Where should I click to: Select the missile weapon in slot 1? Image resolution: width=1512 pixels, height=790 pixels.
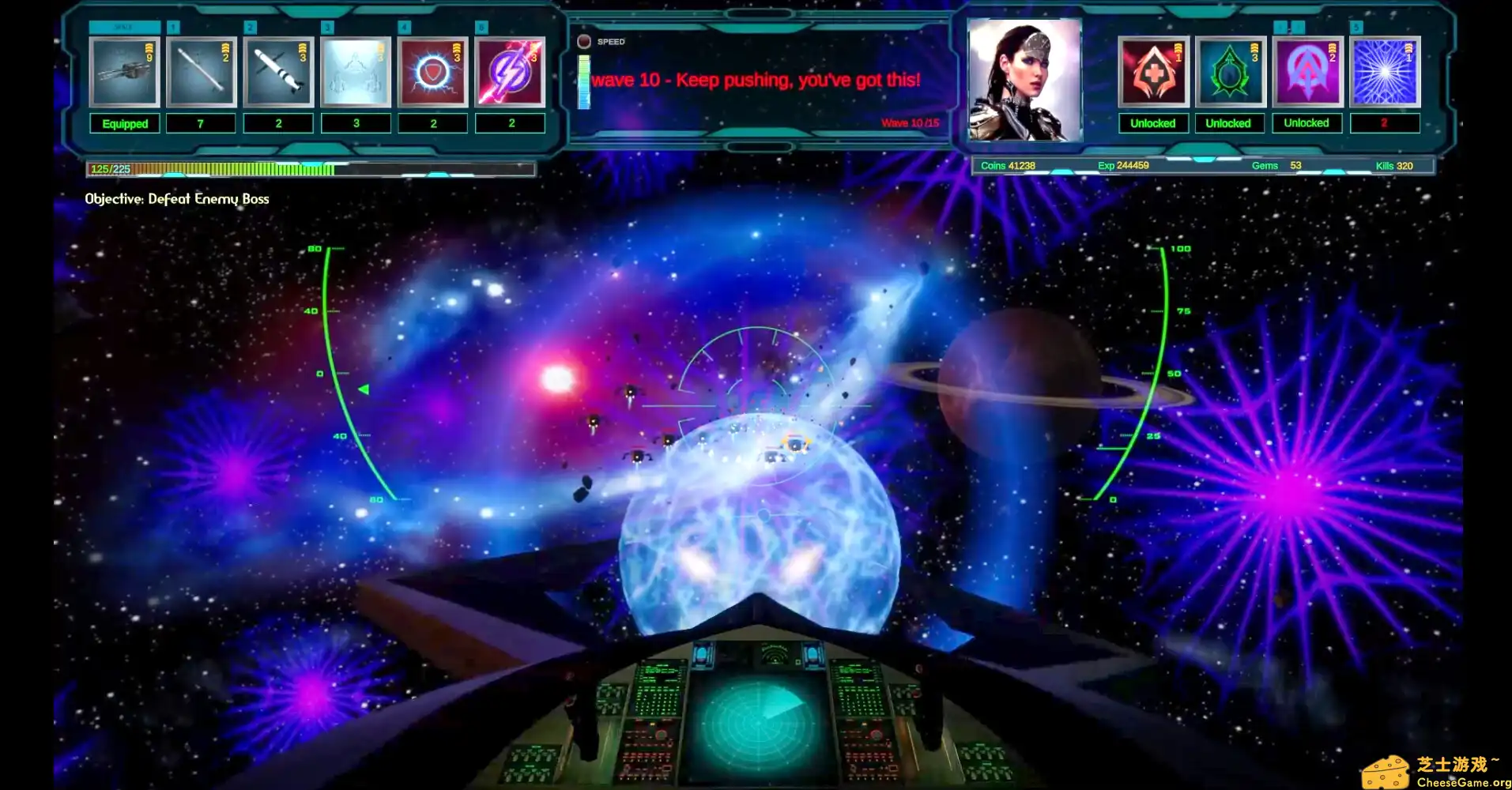[201, 72]
